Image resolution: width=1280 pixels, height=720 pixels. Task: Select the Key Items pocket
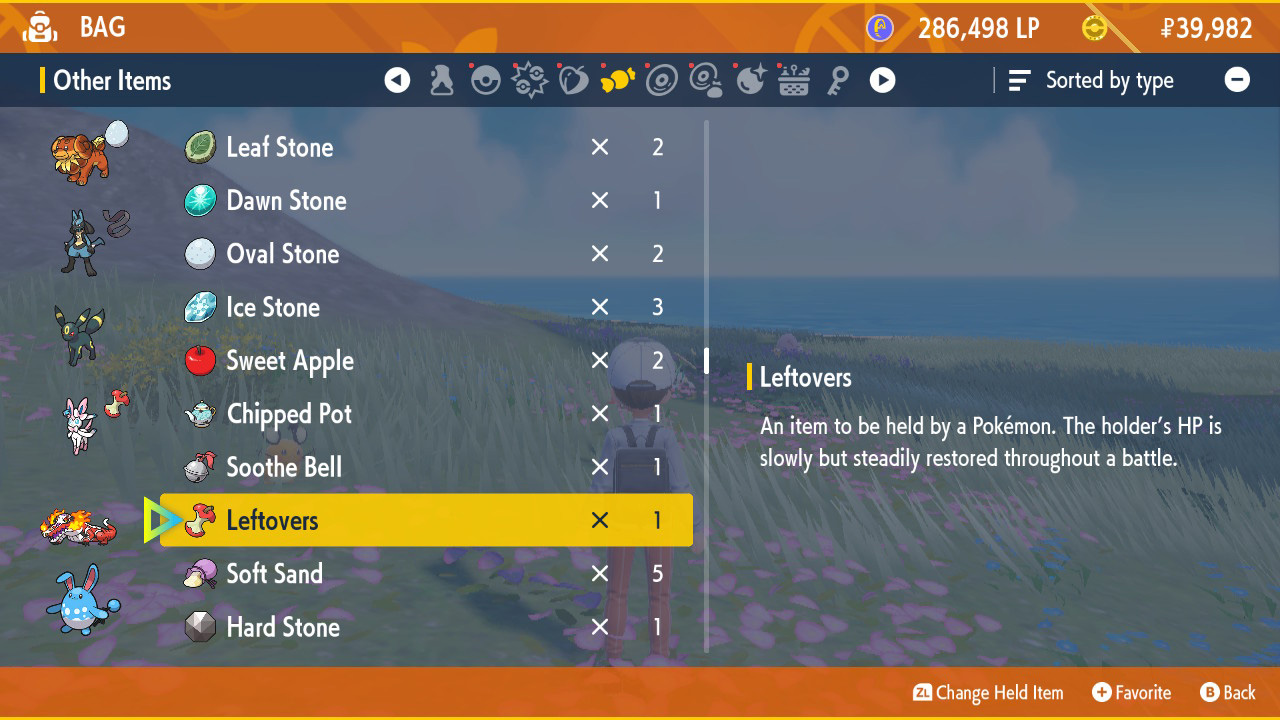[x=838, y=80]
